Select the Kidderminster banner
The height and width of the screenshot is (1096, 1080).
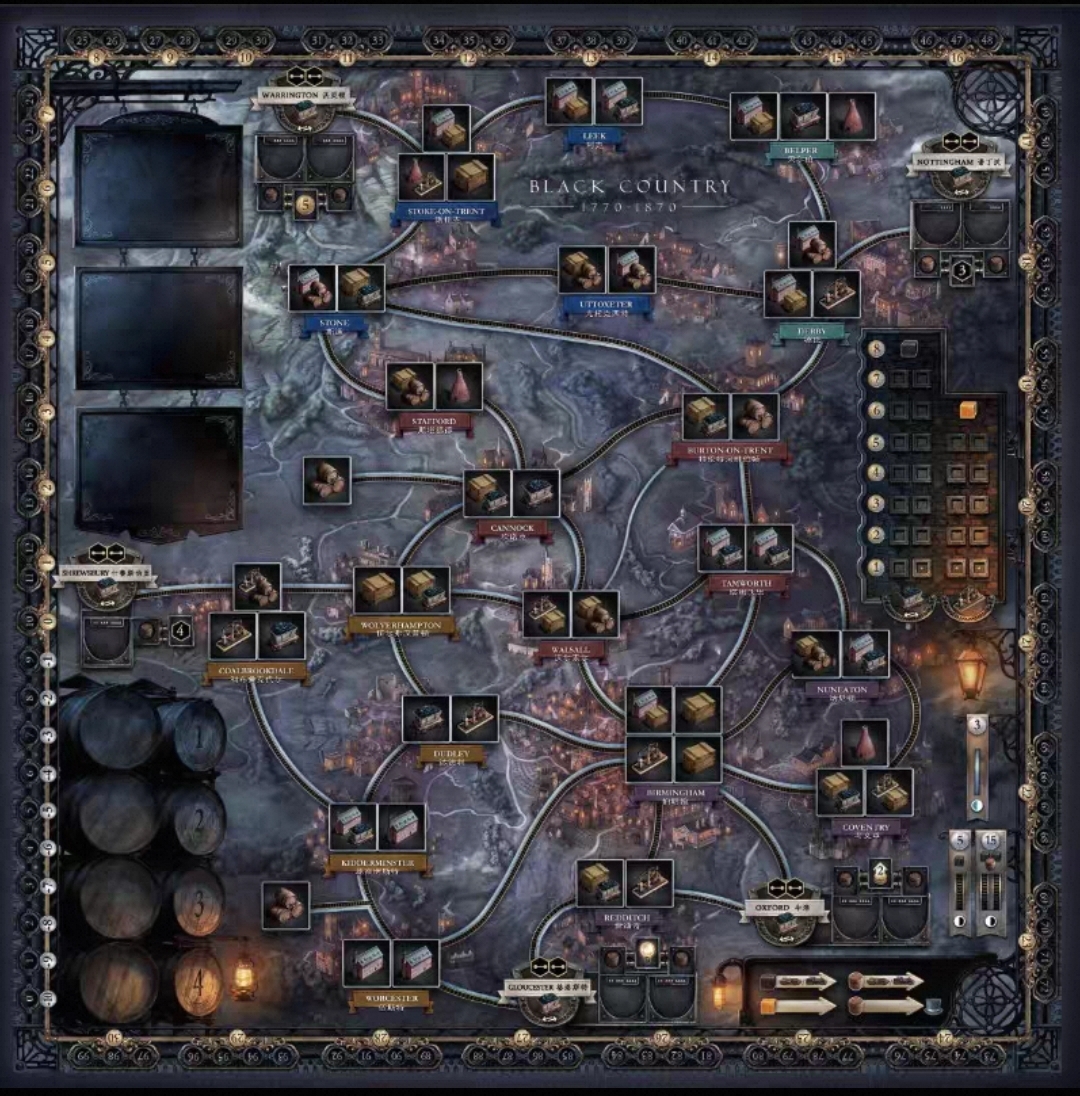(x=376, y=861)
